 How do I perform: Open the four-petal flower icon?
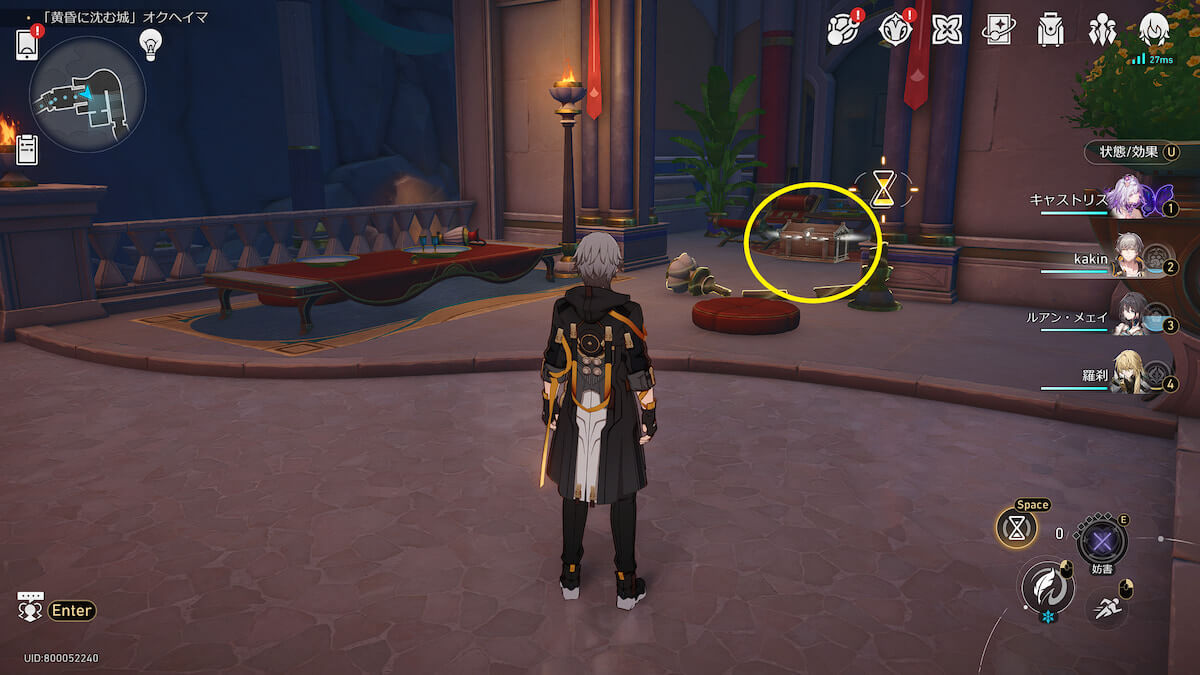(946, 30)
